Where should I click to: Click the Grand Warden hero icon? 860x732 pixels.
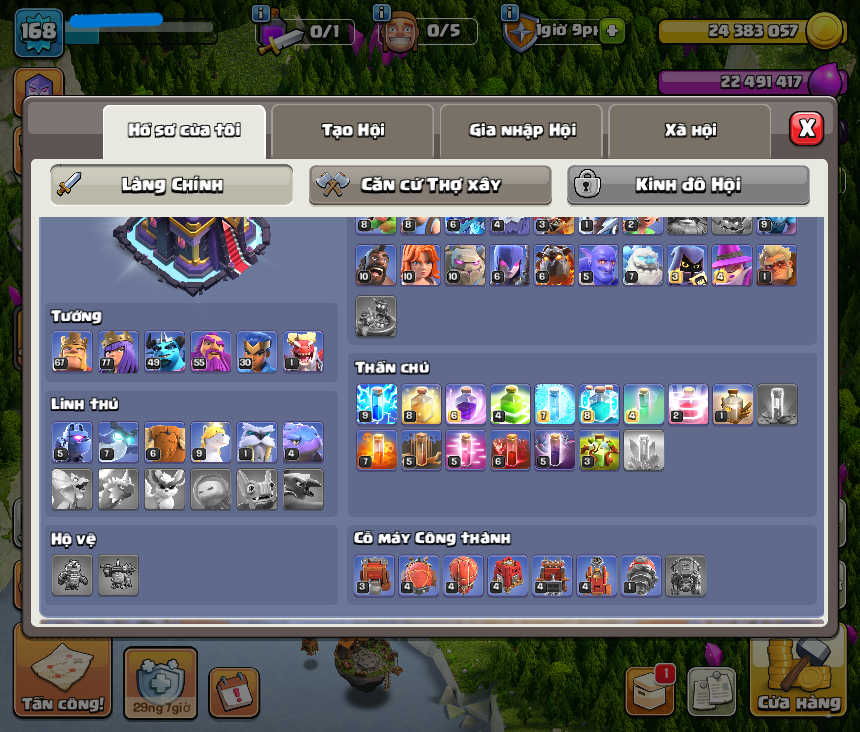point(210,352)
